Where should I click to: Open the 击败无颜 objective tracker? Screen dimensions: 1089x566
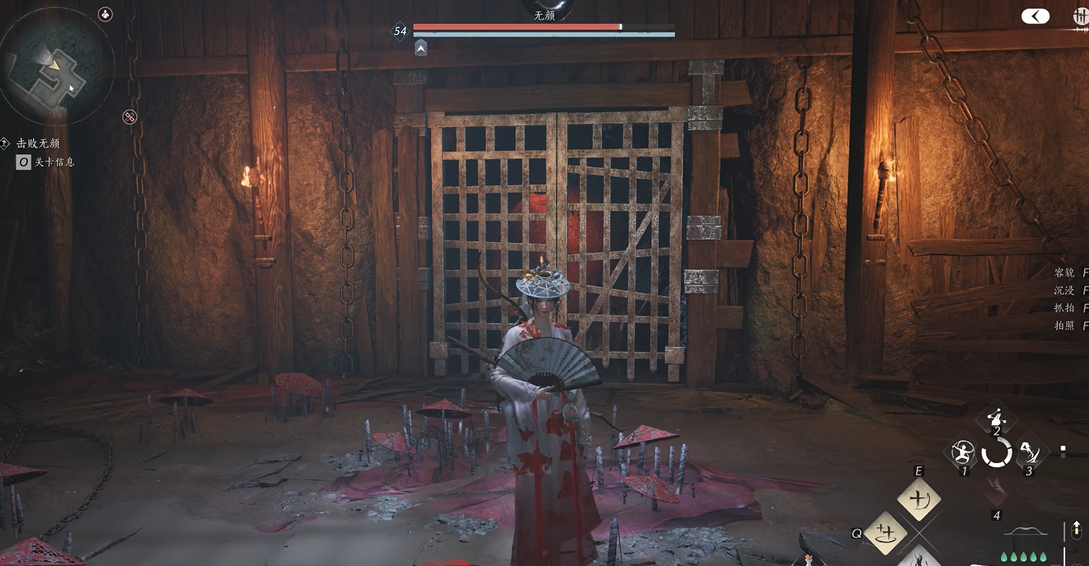click(38, 143)
